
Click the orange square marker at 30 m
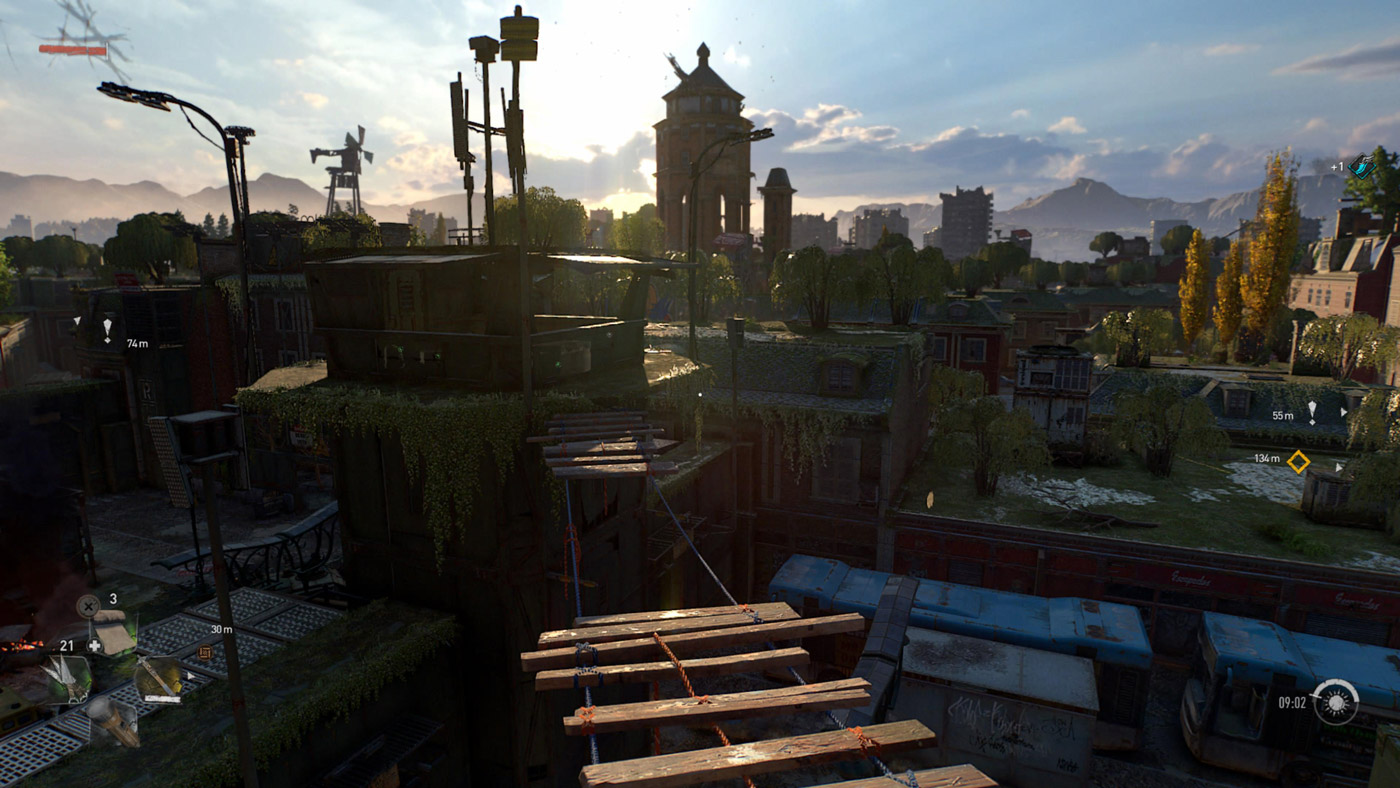point(206,652)
